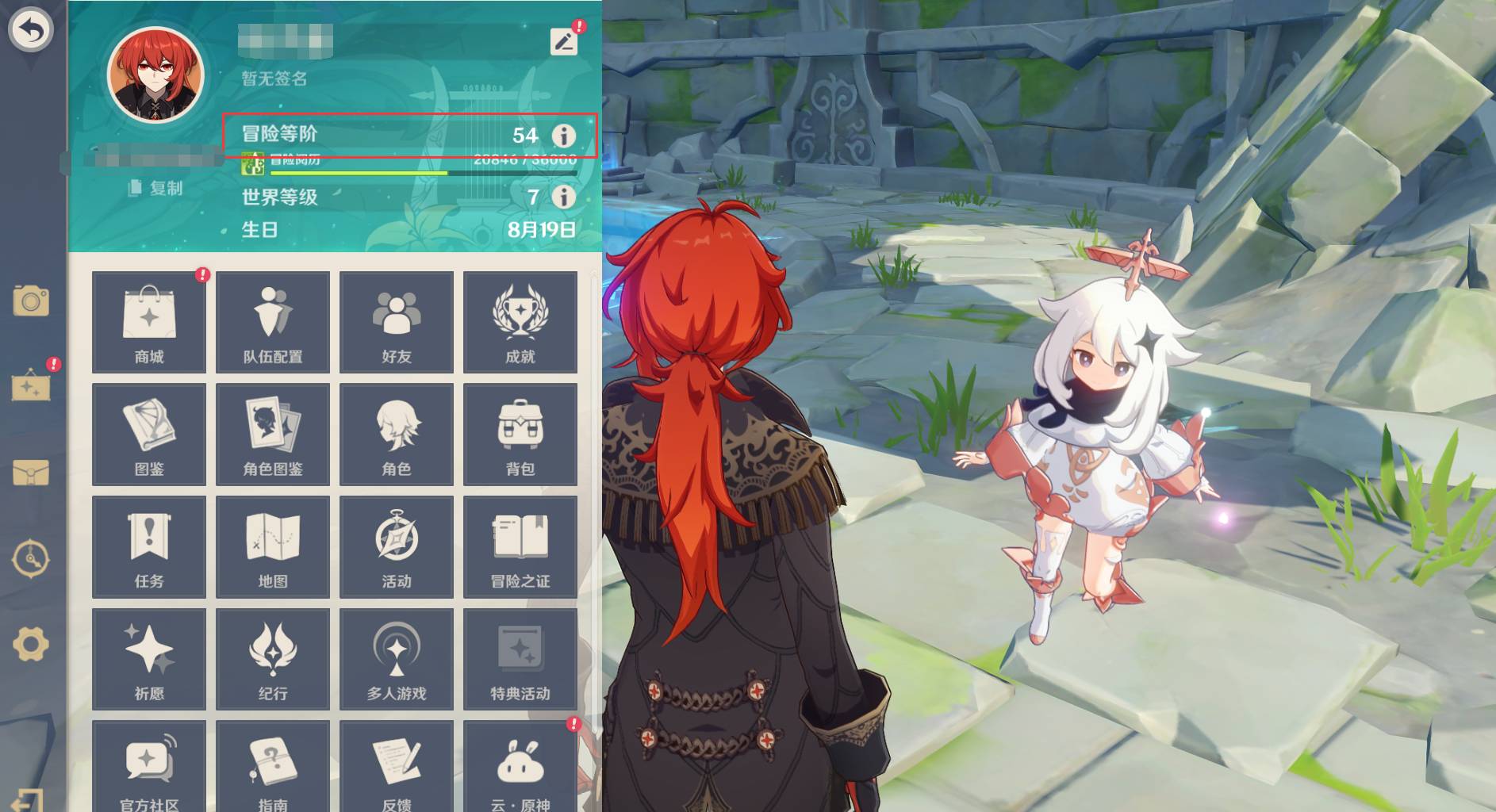1496x812 pixels.
Task: Copy the UID with 复制 button
Action: coord(156,188)
